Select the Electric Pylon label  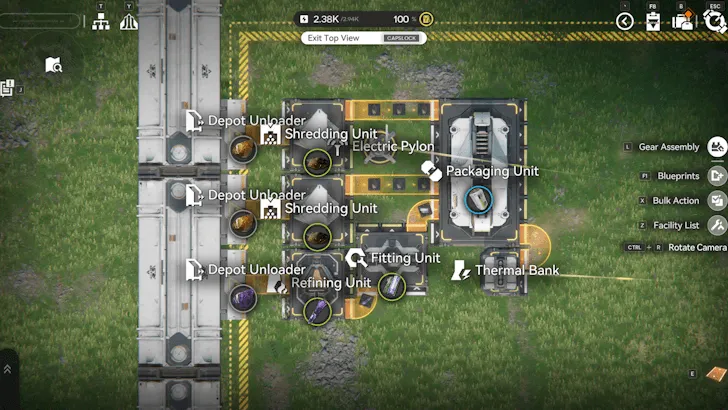tap(392, 147)
